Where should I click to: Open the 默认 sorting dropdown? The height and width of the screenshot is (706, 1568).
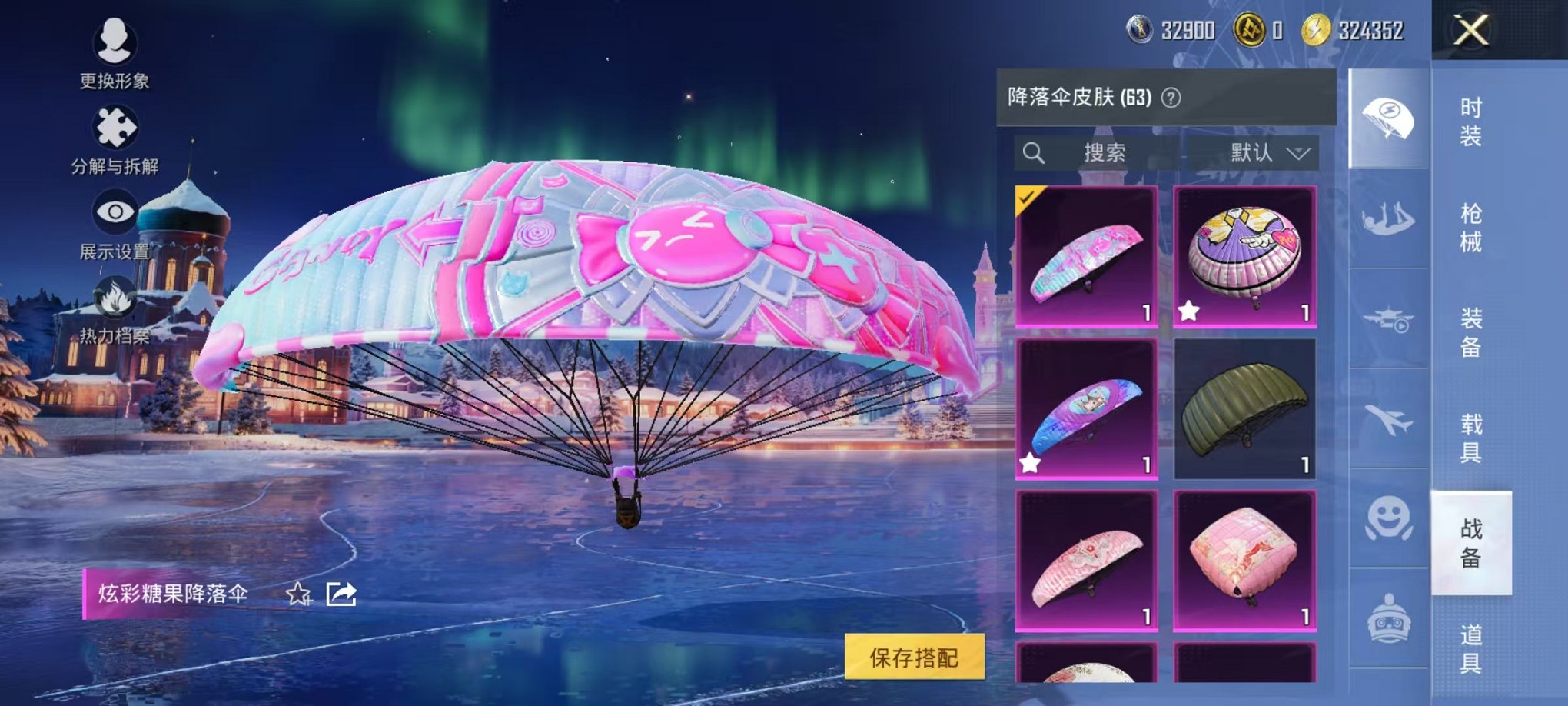click(1268, 152)
